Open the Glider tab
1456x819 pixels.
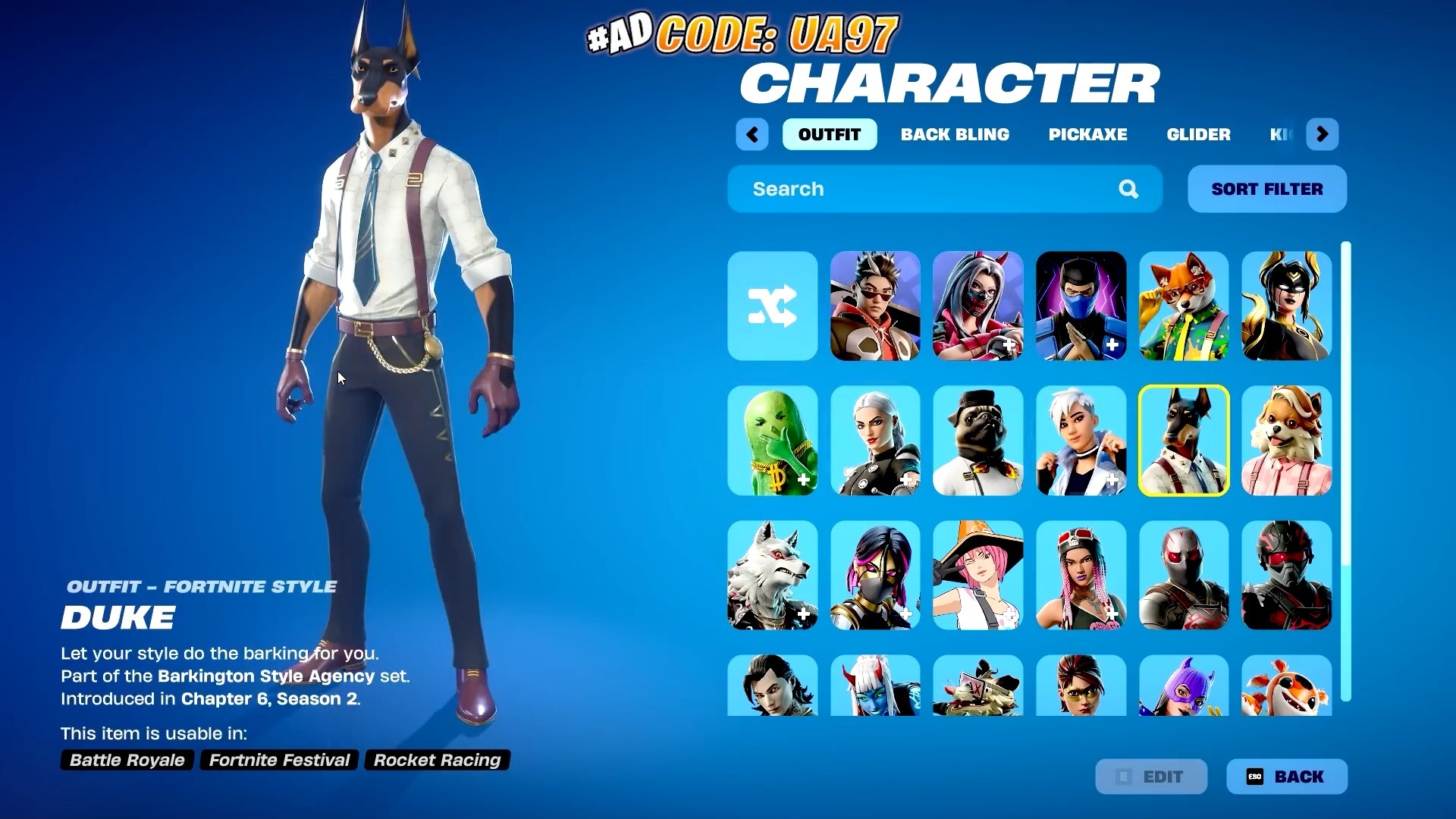coord(1198,134)
